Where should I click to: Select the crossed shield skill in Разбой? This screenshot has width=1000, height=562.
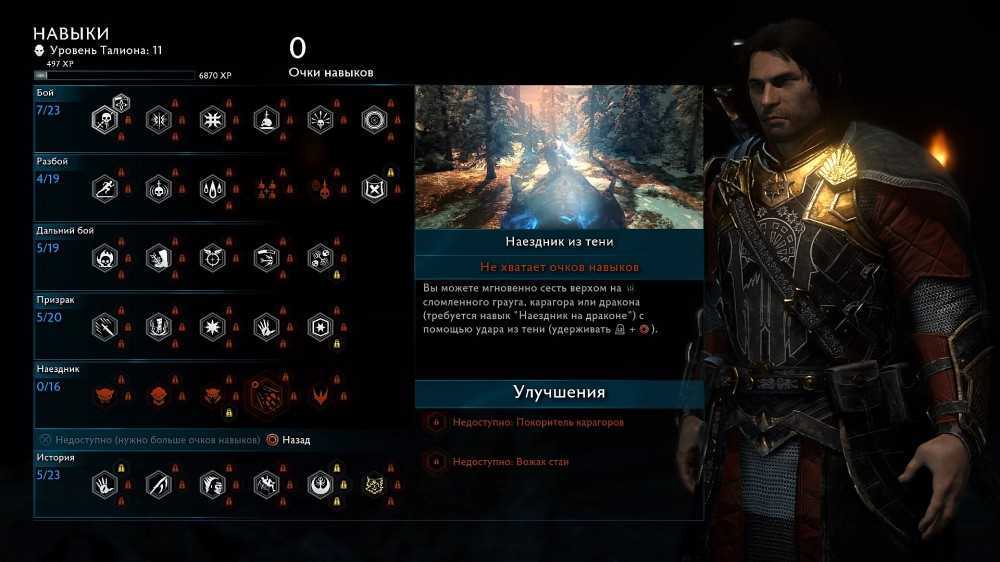click(x=373, y=189)
